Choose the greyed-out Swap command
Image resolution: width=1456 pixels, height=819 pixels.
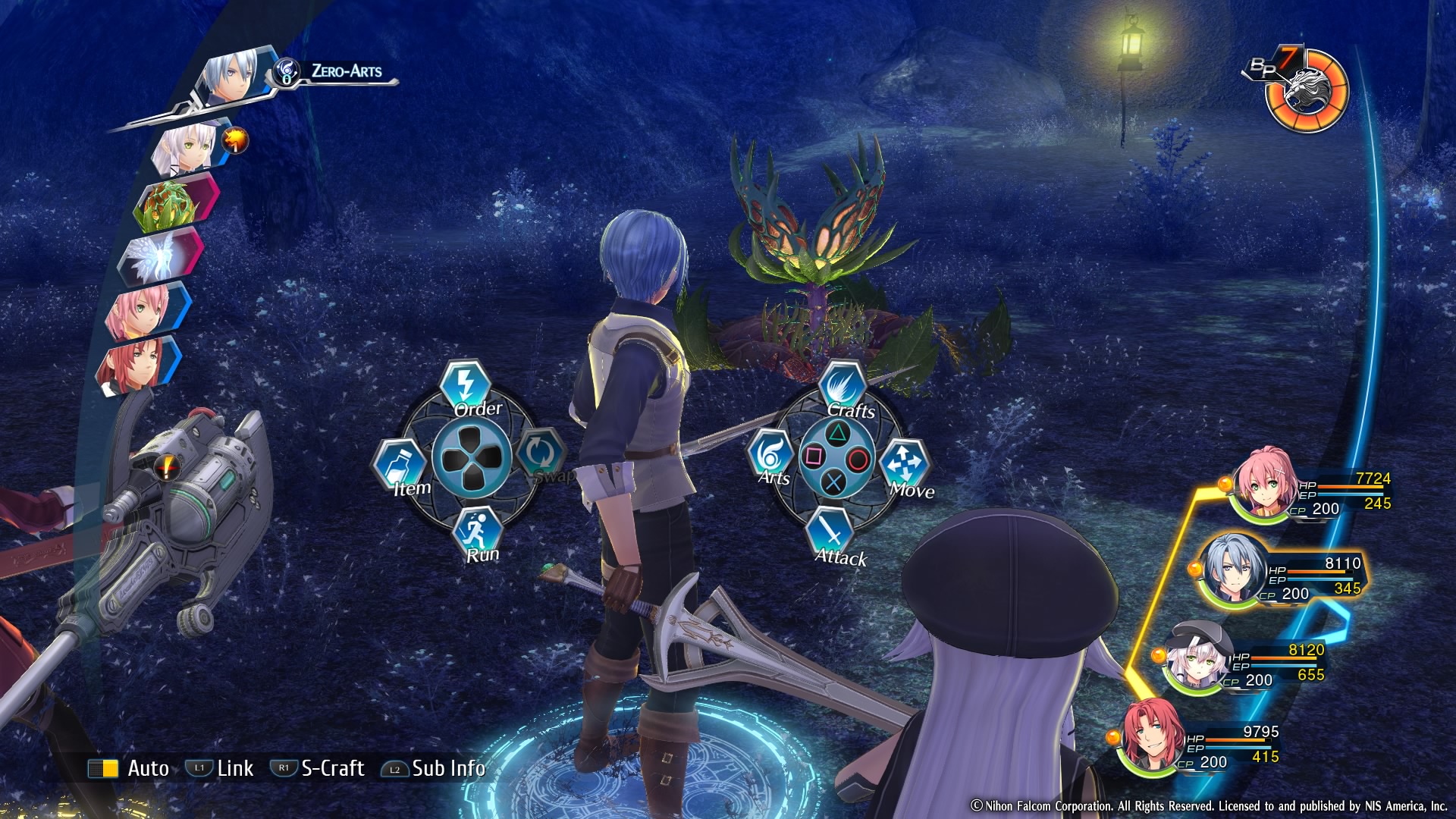540,453
